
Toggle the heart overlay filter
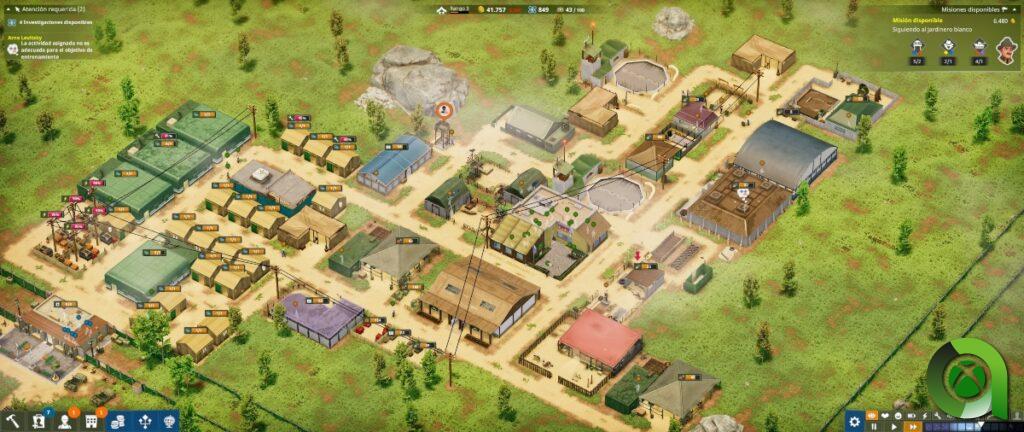[x=883, y=413]
